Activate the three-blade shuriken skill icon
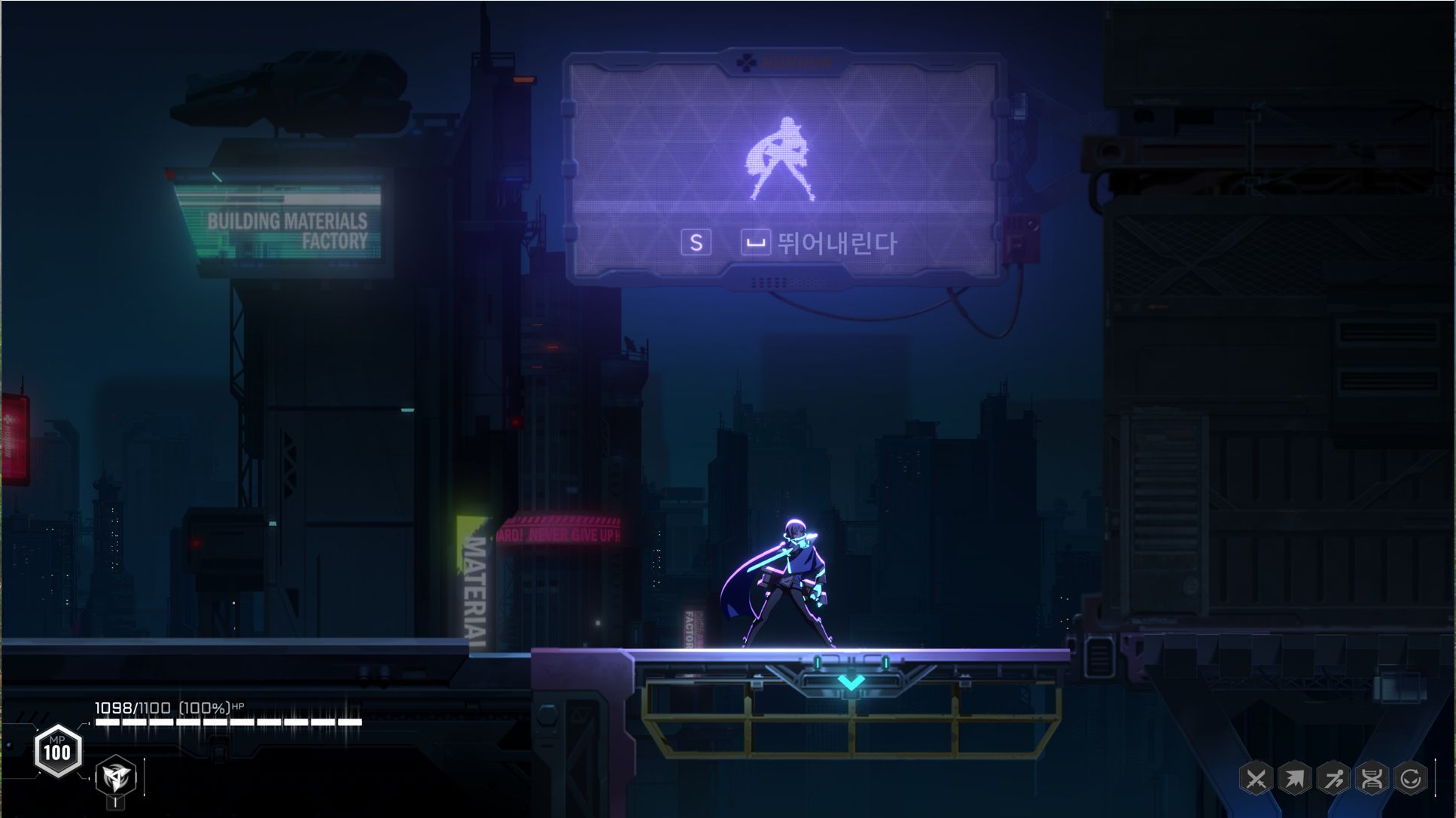 tap(116, 775)
